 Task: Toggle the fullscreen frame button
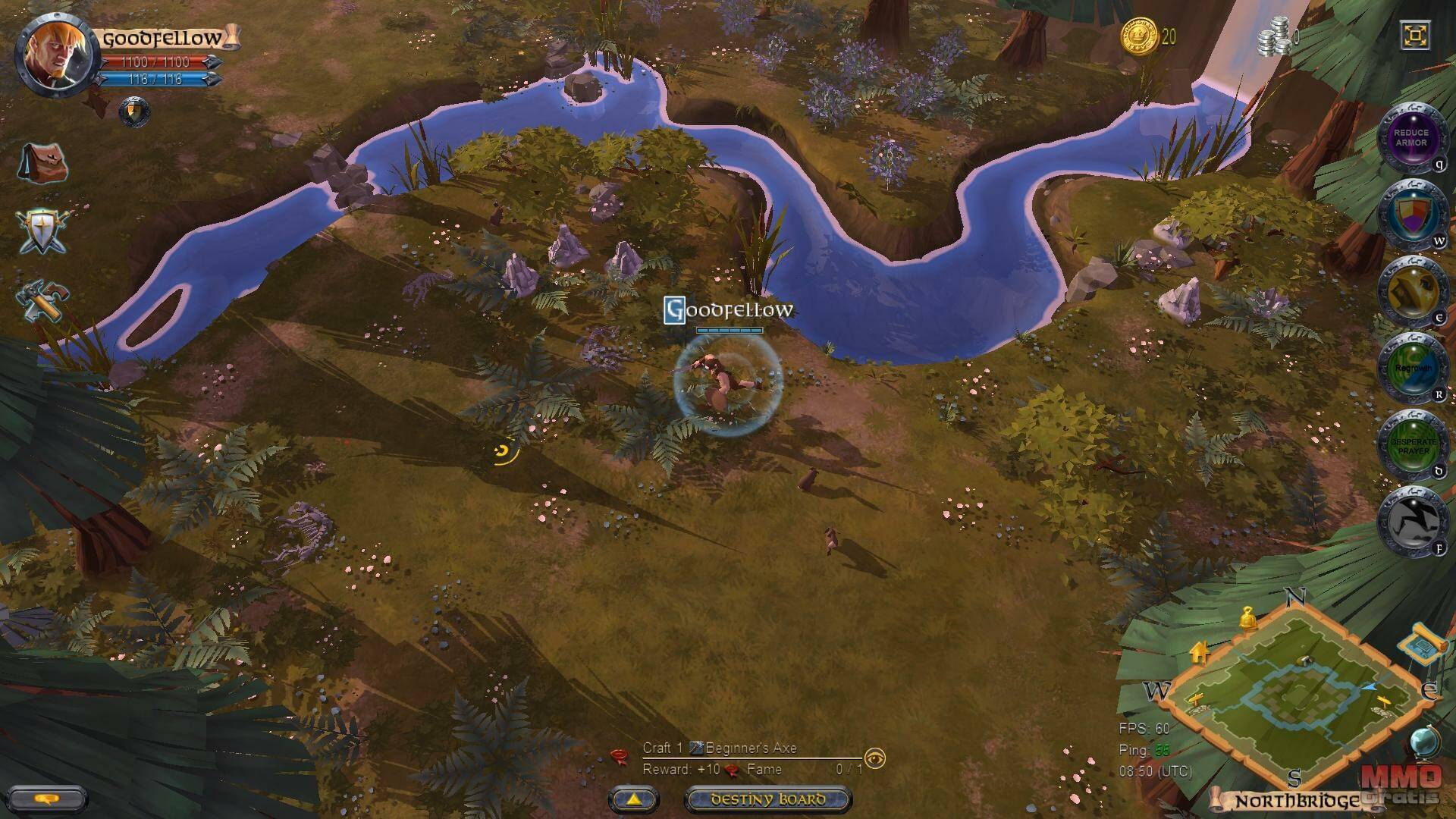point(1415,36)
